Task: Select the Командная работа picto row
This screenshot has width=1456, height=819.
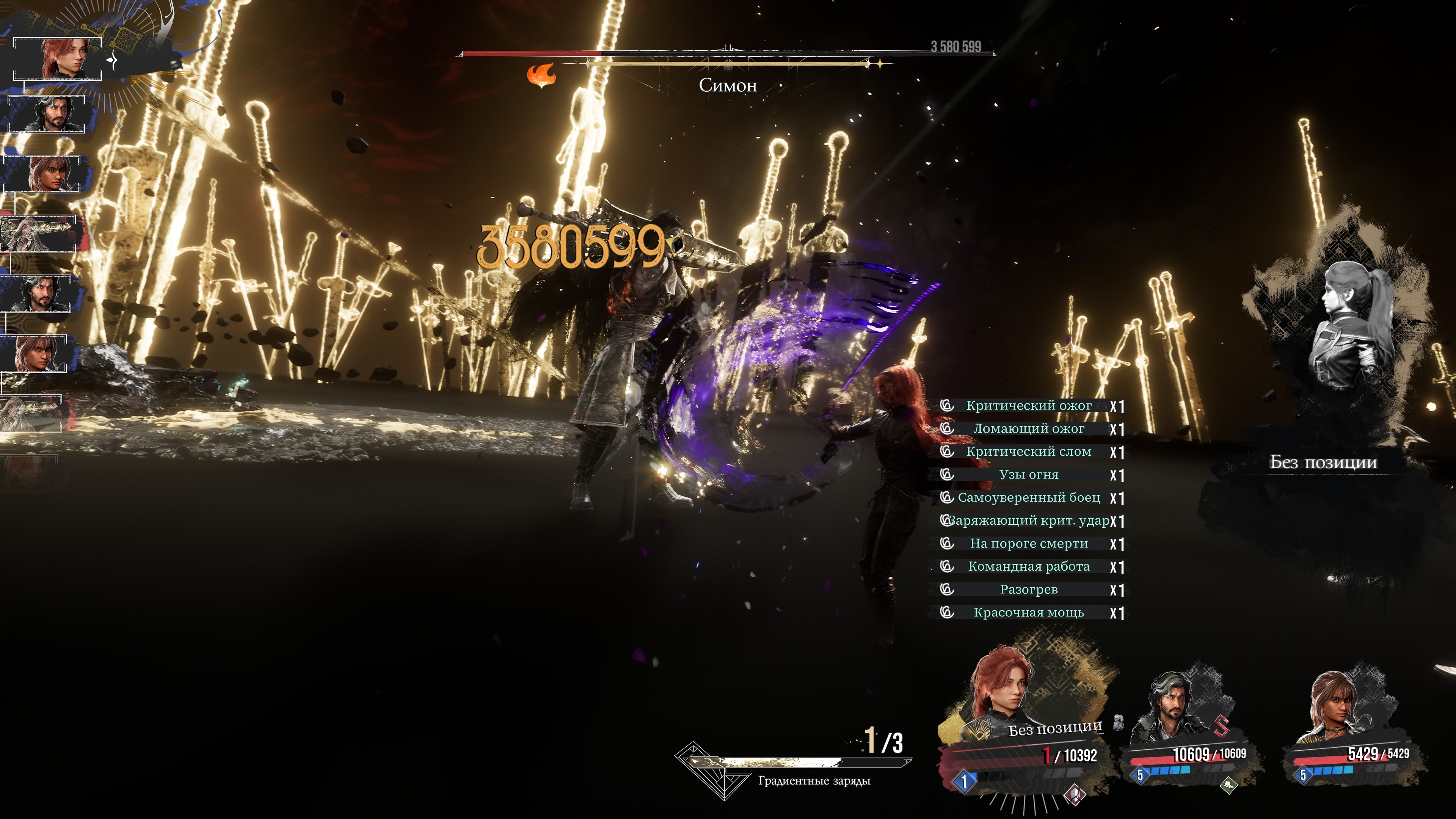Action: [1028, 567]
